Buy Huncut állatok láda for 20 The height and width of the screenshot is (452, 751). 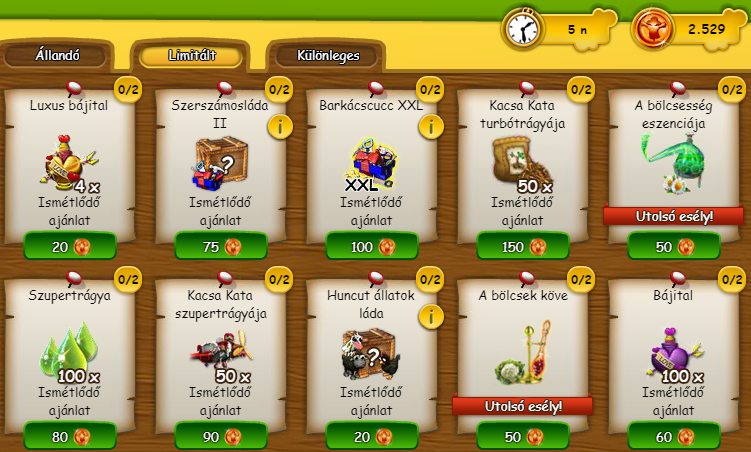tap(371, 436)
